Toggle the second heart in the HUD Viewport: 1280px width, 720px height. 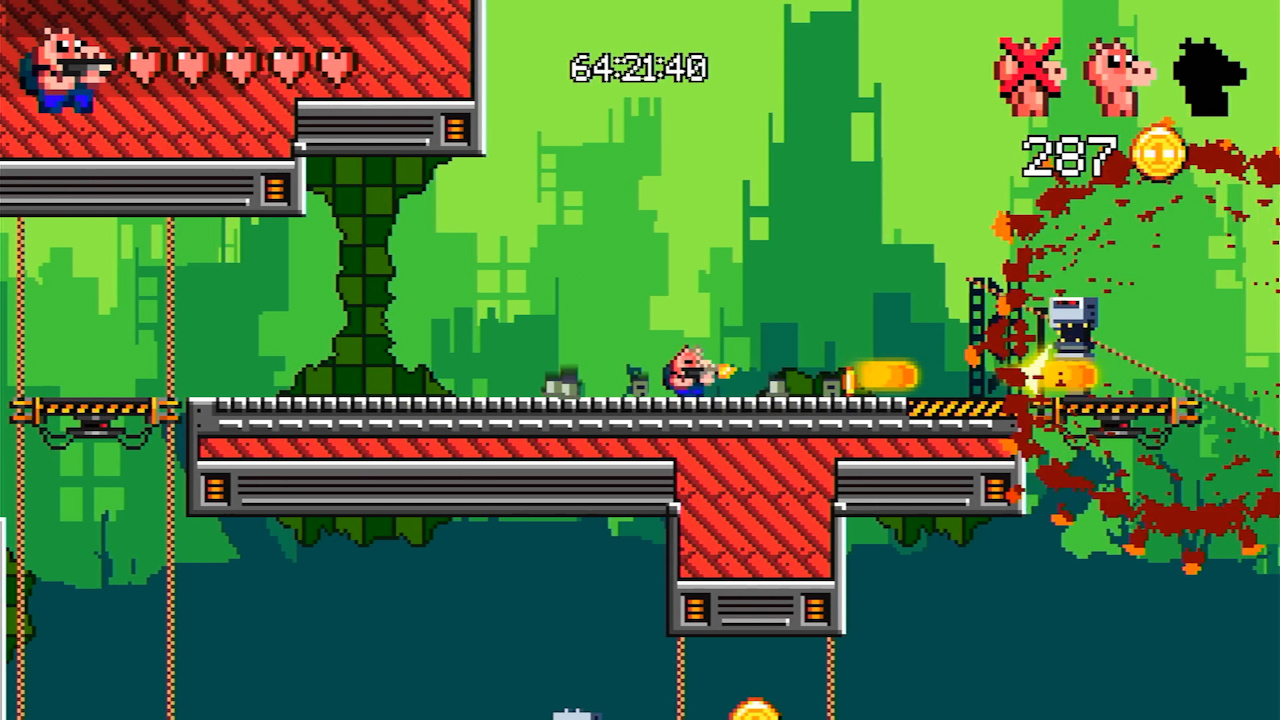190,65
